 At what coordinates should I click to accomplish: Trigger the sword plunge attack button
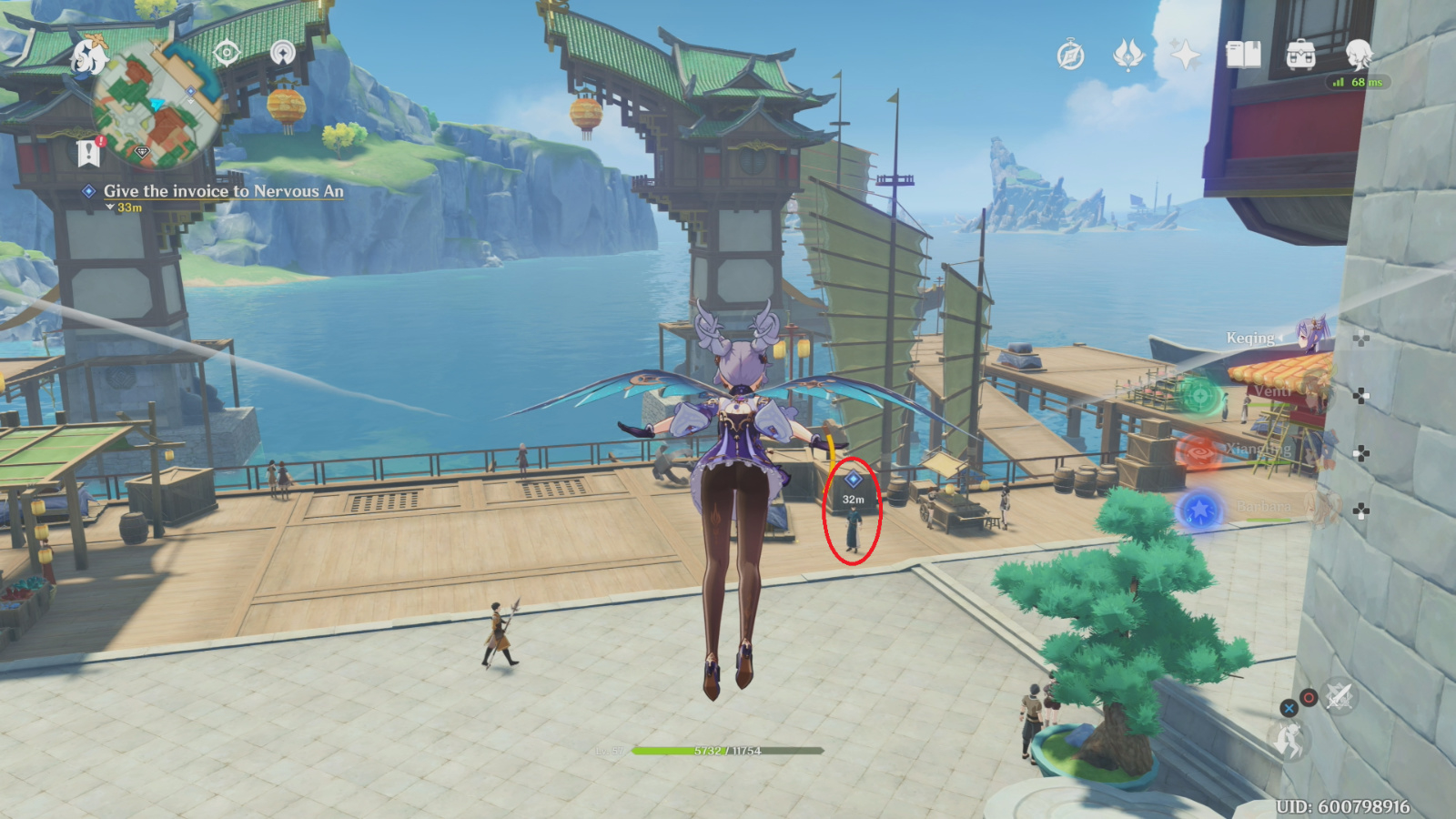1339,696
